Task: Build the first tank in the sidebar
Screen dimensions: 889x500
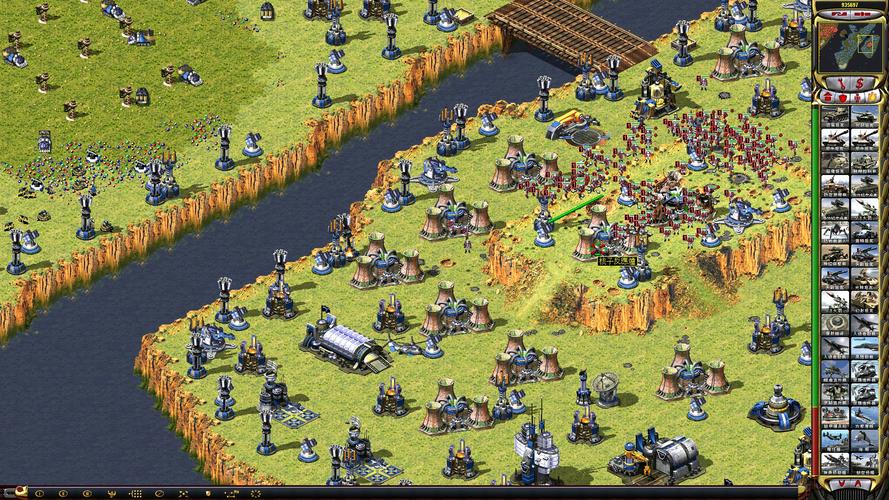Action: coord(835,117)
